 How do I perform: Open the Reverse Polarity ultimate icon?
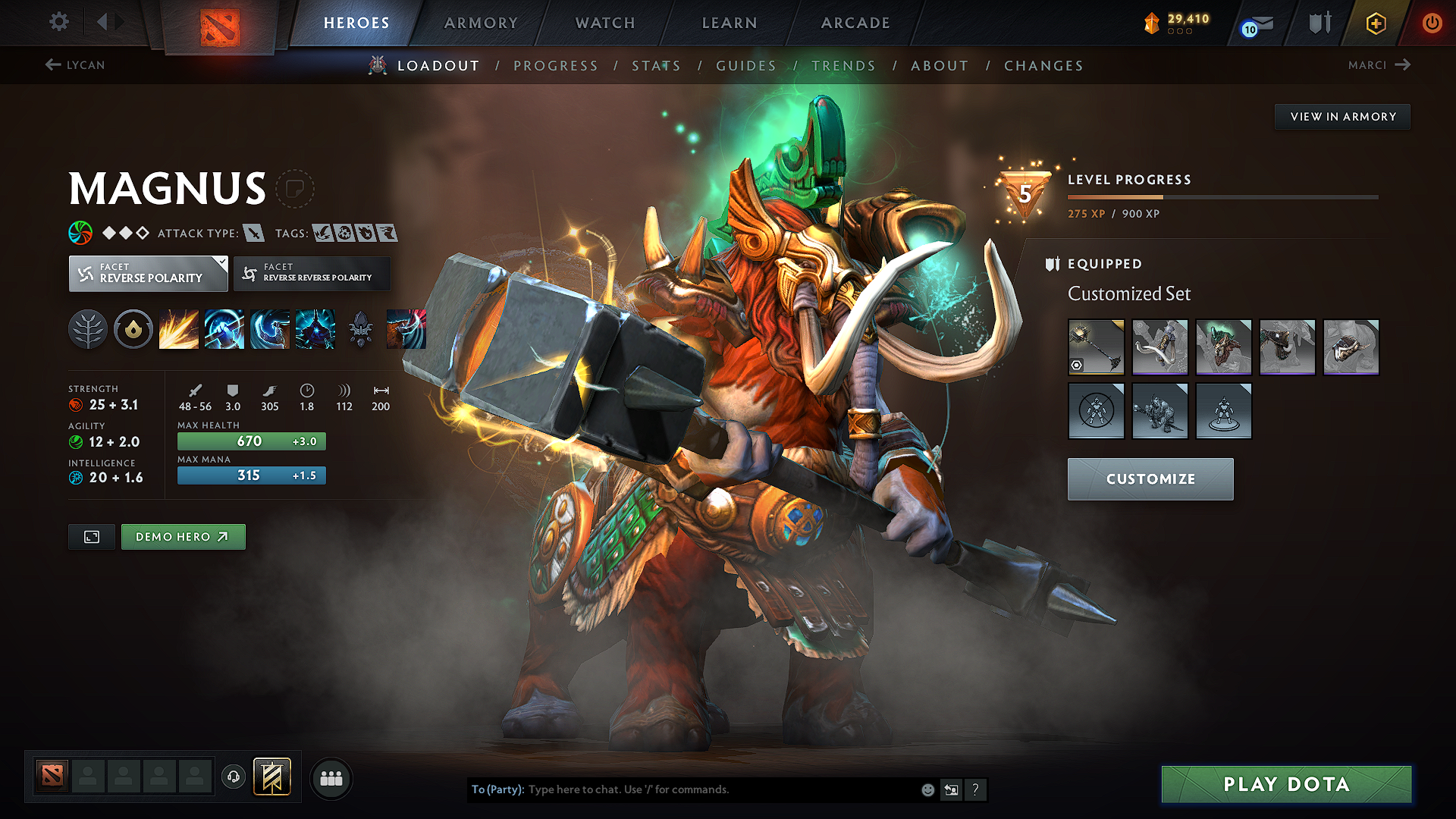tap(315, 328)
